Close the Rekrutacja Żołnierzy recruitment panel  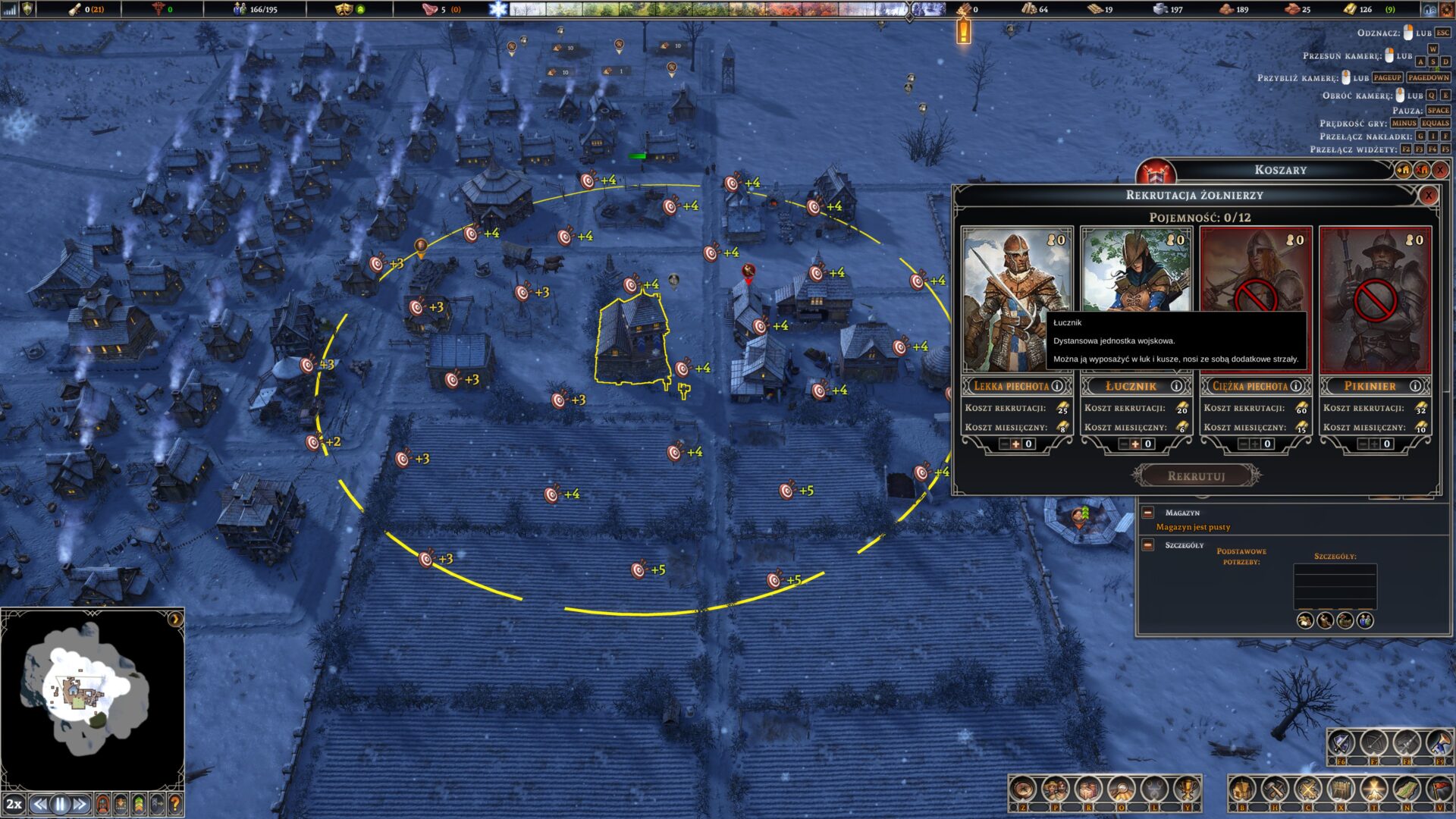(1429, 196)
